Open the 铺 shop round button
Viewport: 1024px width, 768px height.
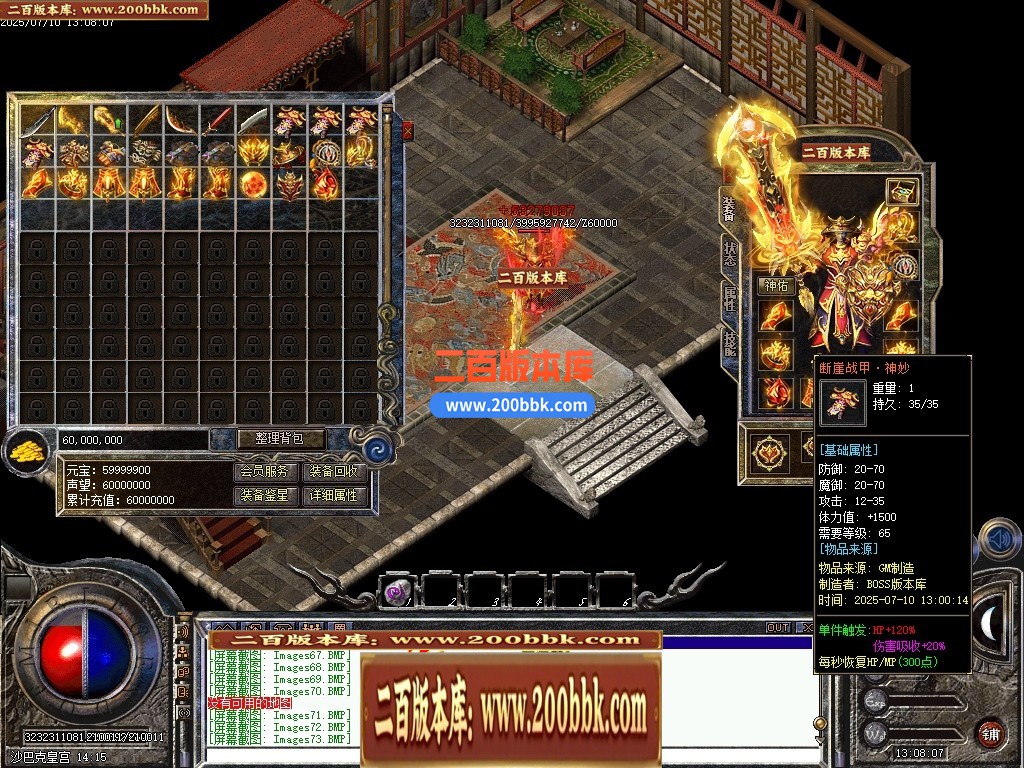click(988, 732)
